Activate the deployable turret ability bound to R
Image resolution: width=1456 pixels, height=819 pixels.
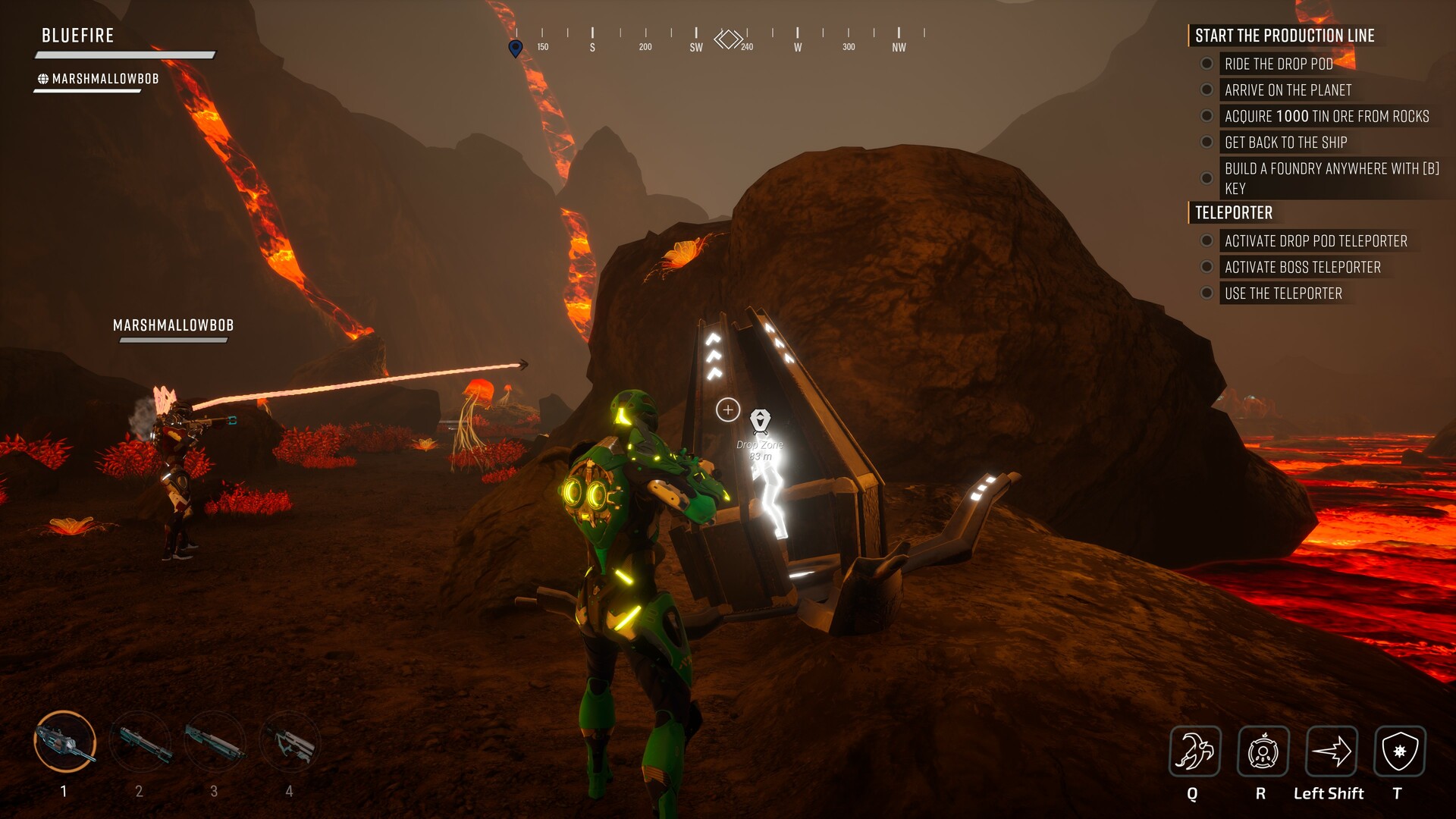click(1263, 752)
